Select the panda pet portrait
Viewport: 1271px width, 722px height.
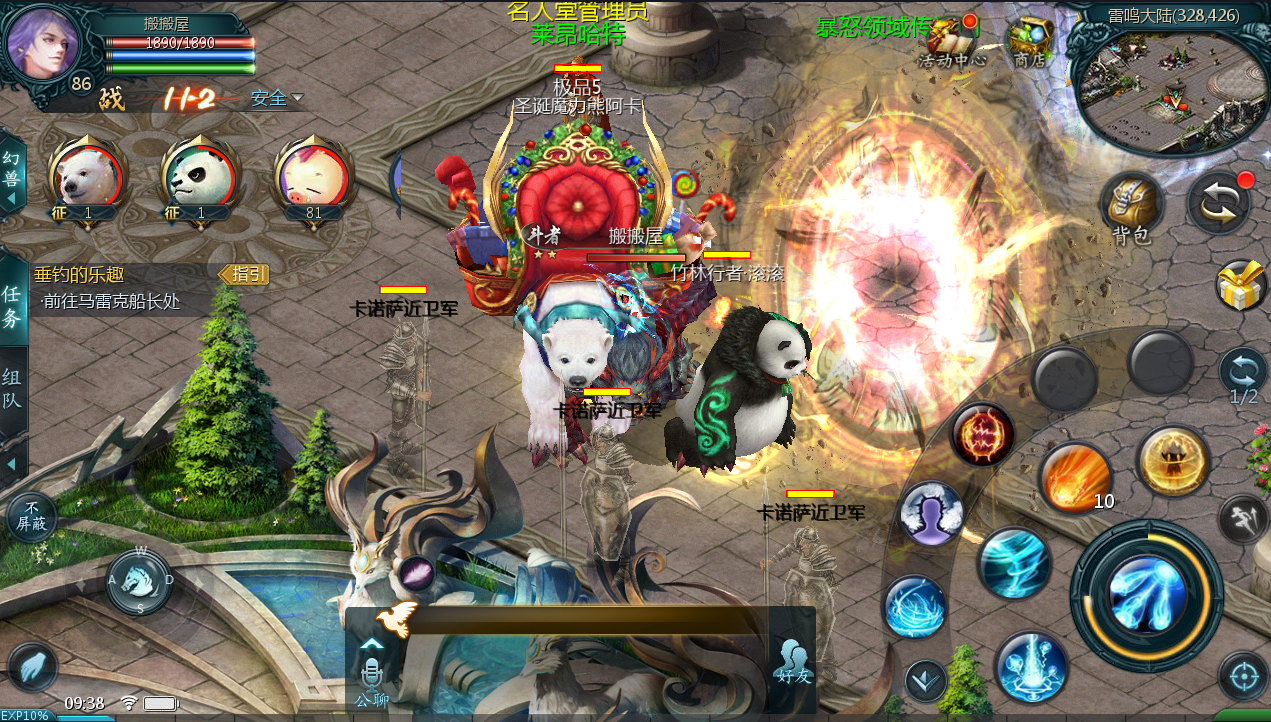tap(199, 177)
